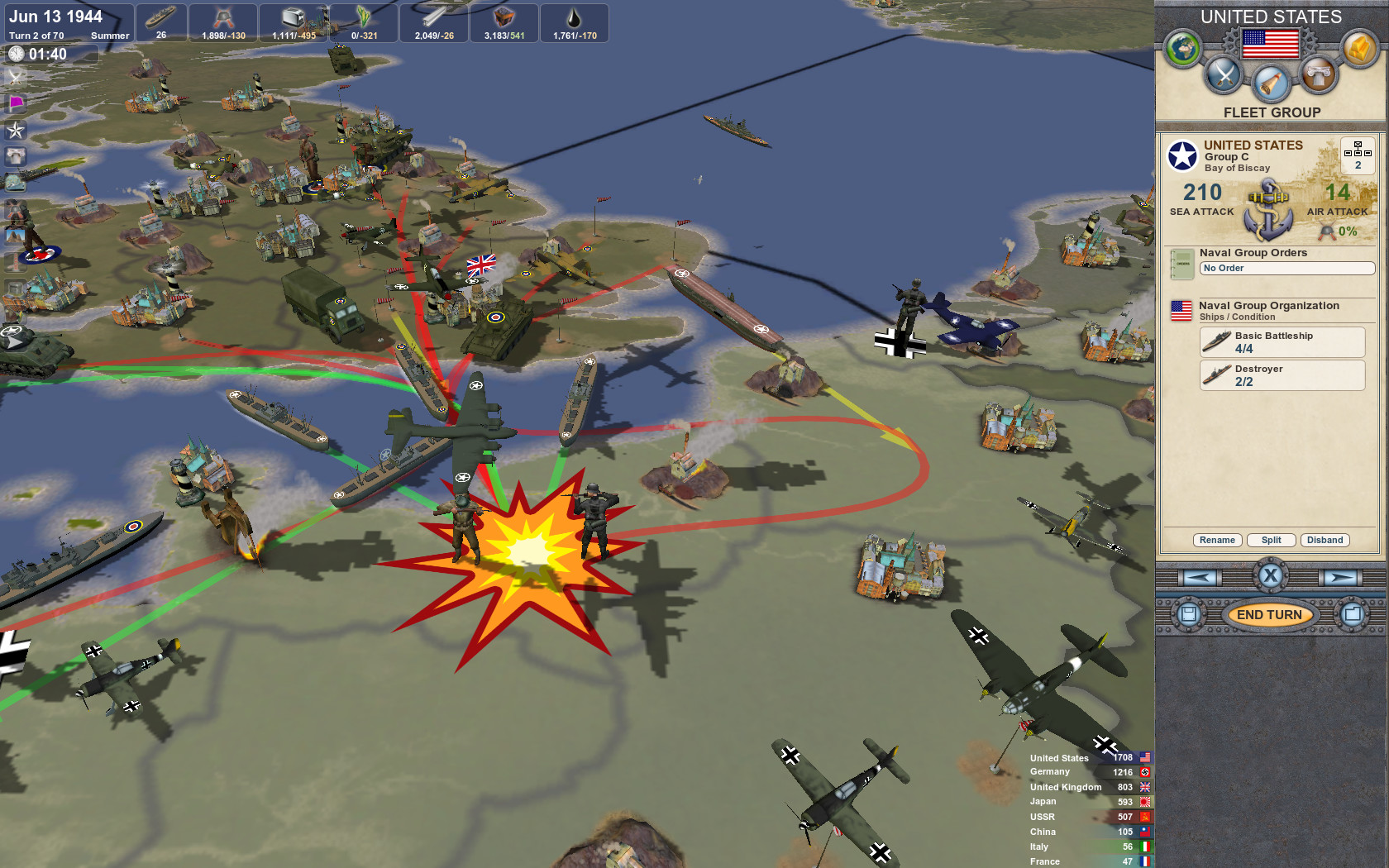This screenshot has width=1389, height=868.
Task: Select the purple flag icon in sidebar
Action: [16, 103]
